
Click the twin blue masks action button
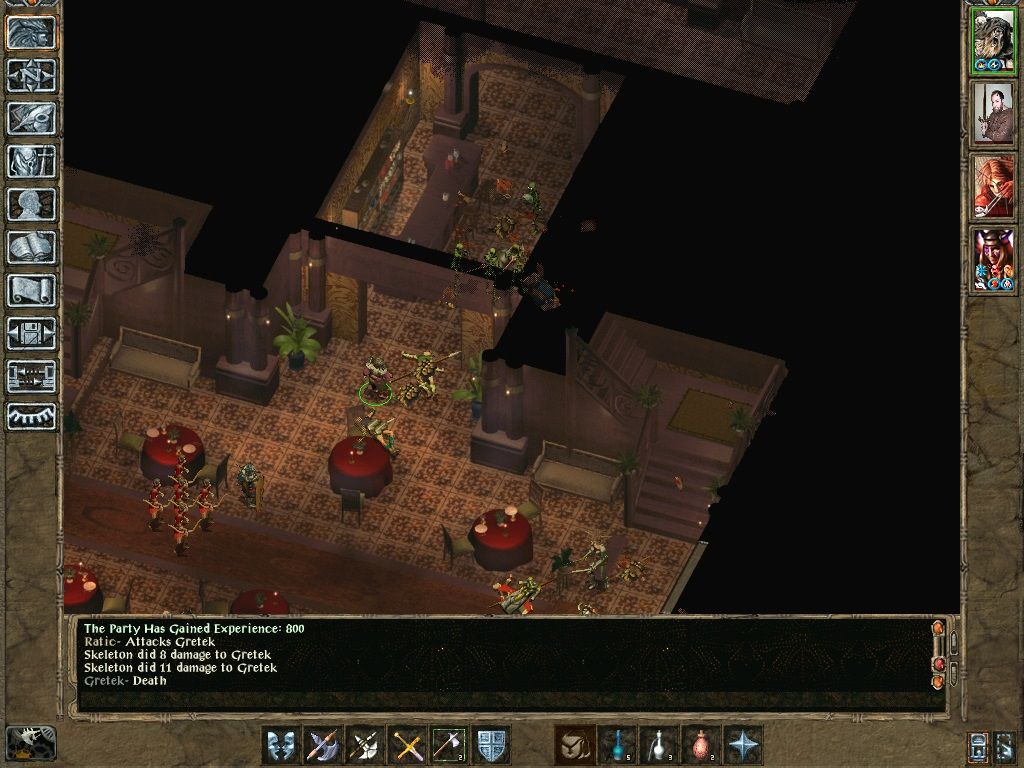point(281,745)
